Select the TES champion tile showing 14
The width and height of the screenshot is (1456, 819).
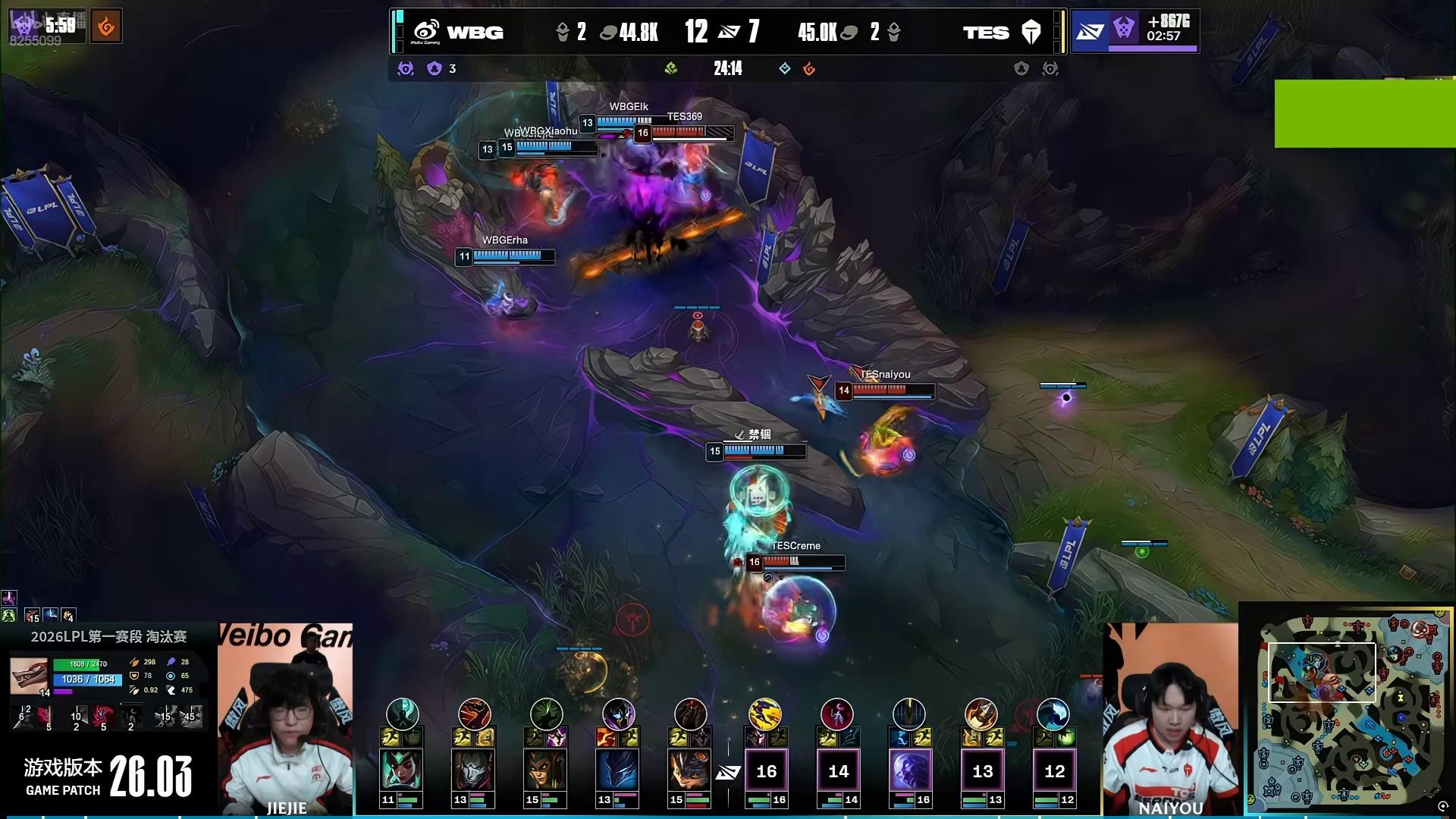click(838, 771)
